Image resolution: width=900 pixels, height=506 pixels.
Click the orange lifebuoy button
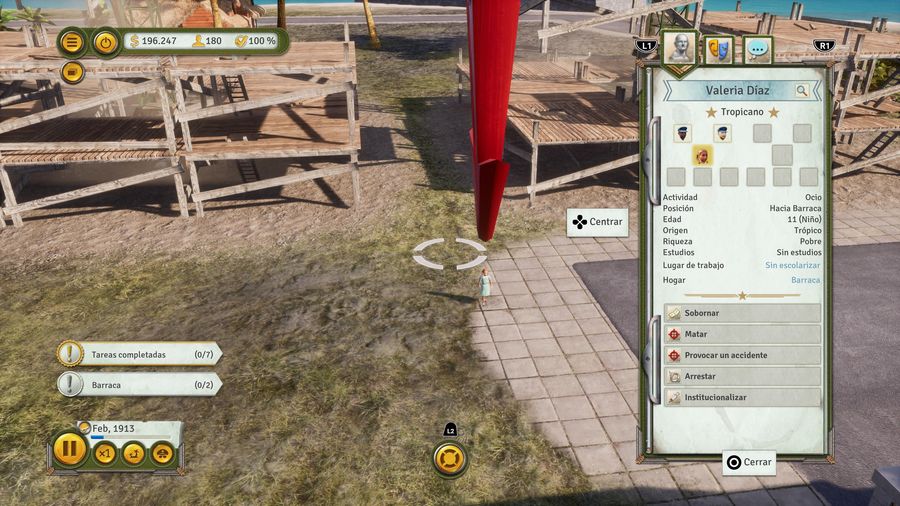[451, 459]
